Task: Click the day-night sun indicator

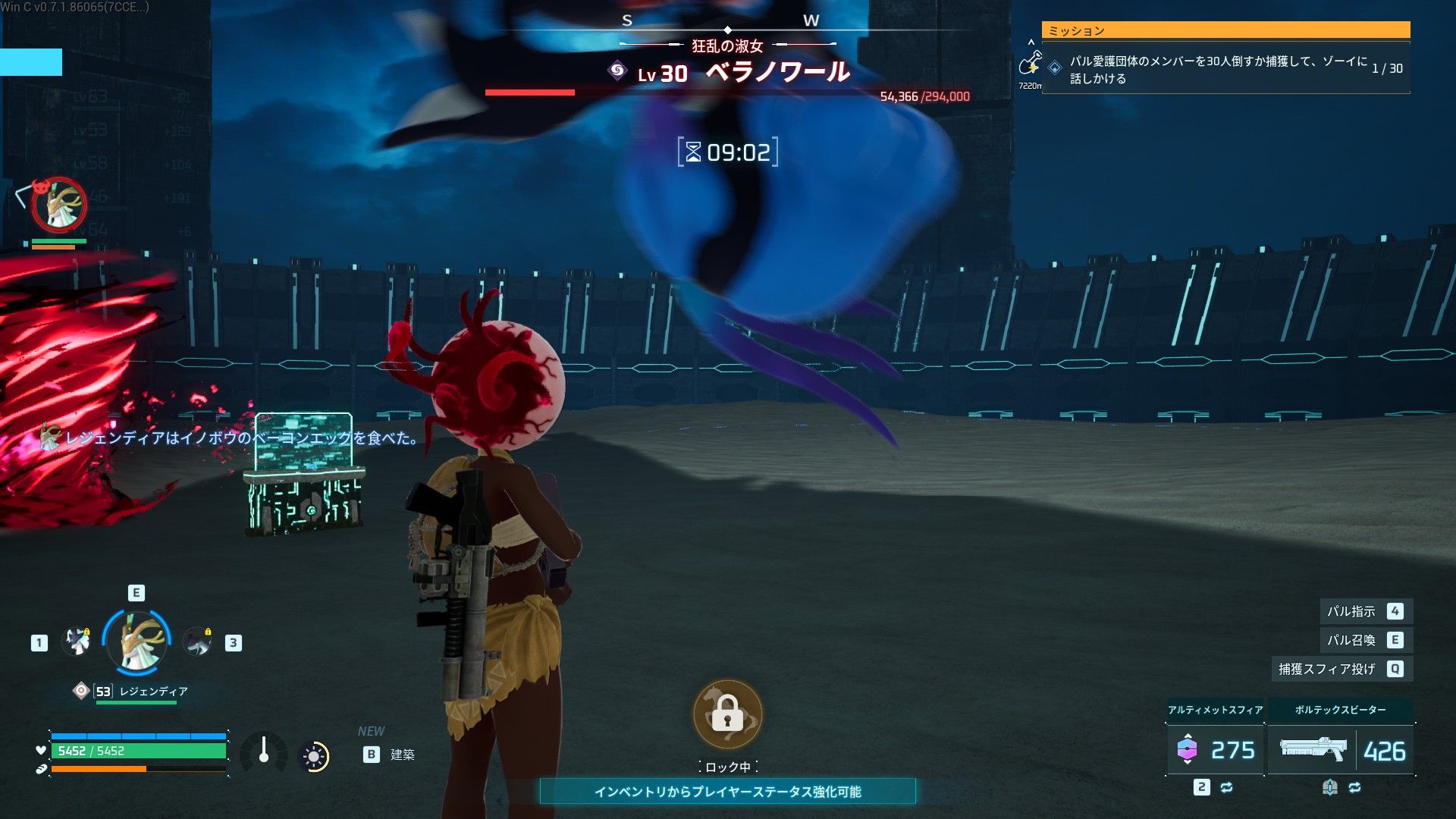Action: (x=314, y=756)
